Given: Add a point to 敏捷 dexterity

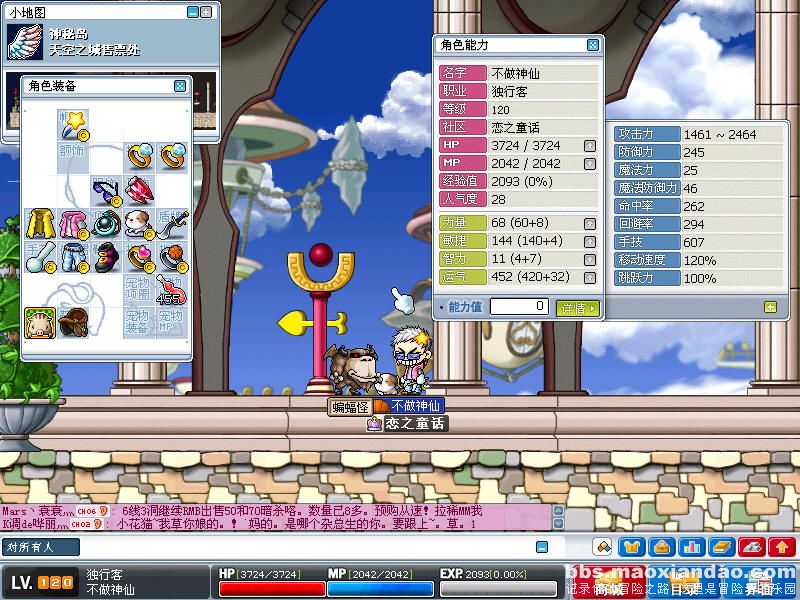Looking at the screenshot, I should coord(590,241).
